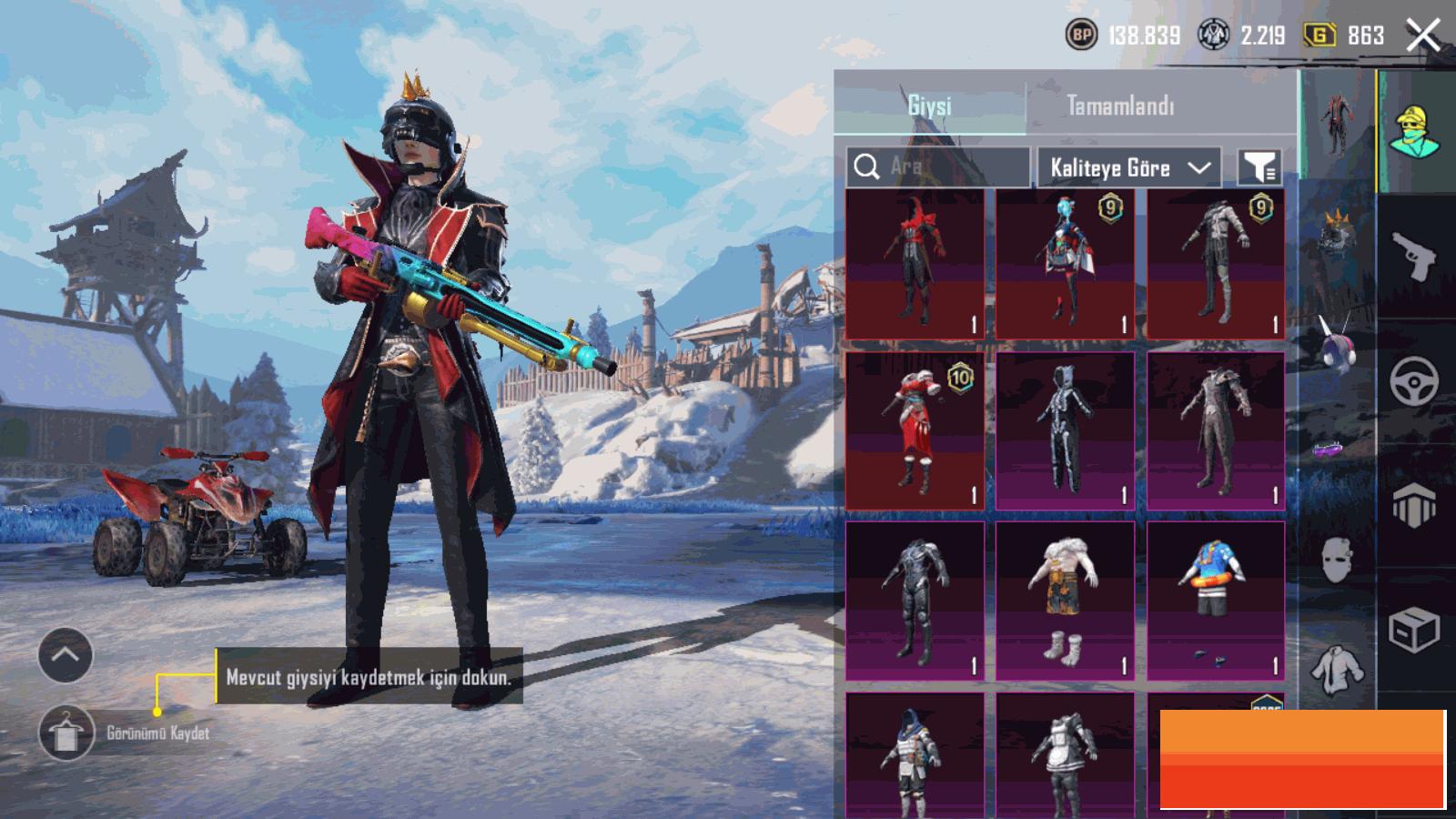Select the face mask subcategory
The width and height of the screenshot is (1456, 819).
click(x=1336, y=558)
